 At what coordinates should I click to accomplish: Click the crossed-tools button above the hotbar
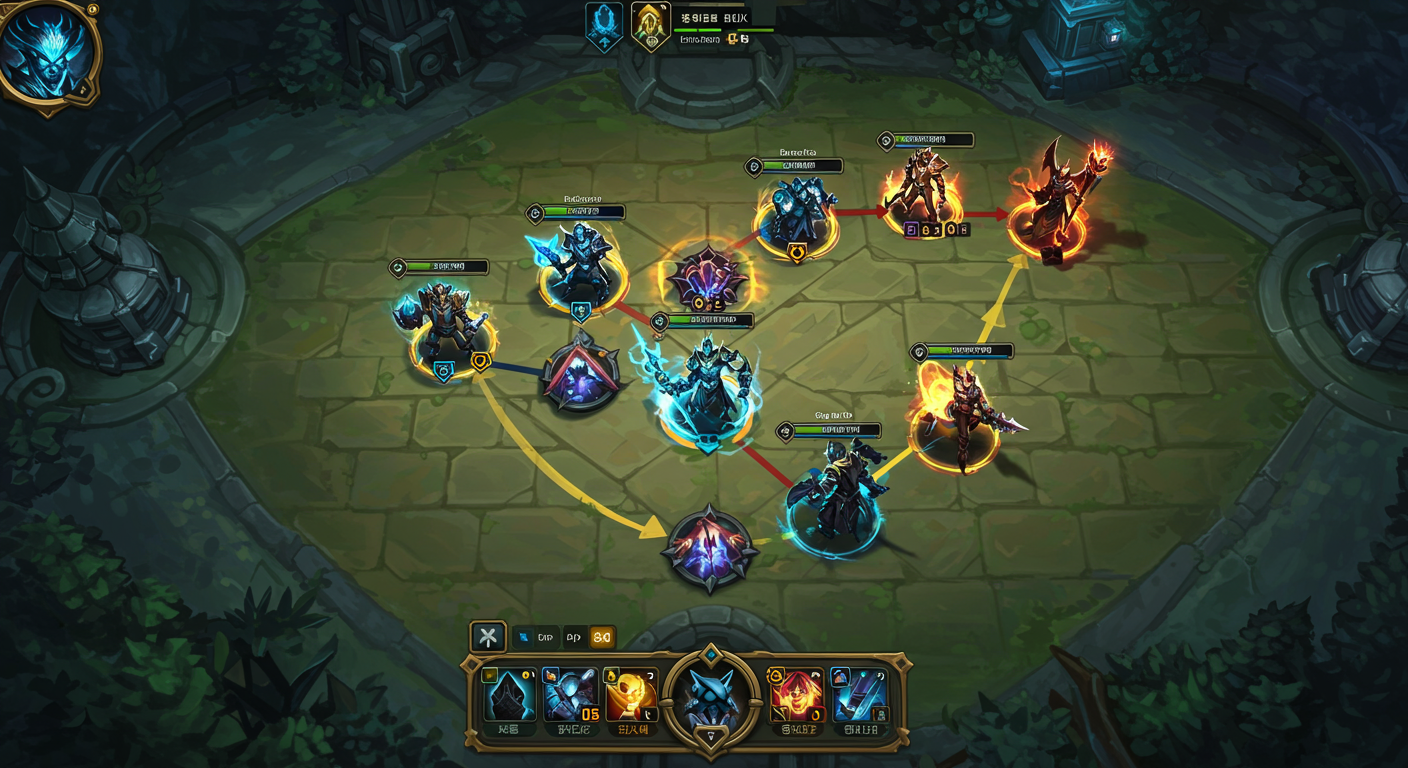[x=488, y=636]
